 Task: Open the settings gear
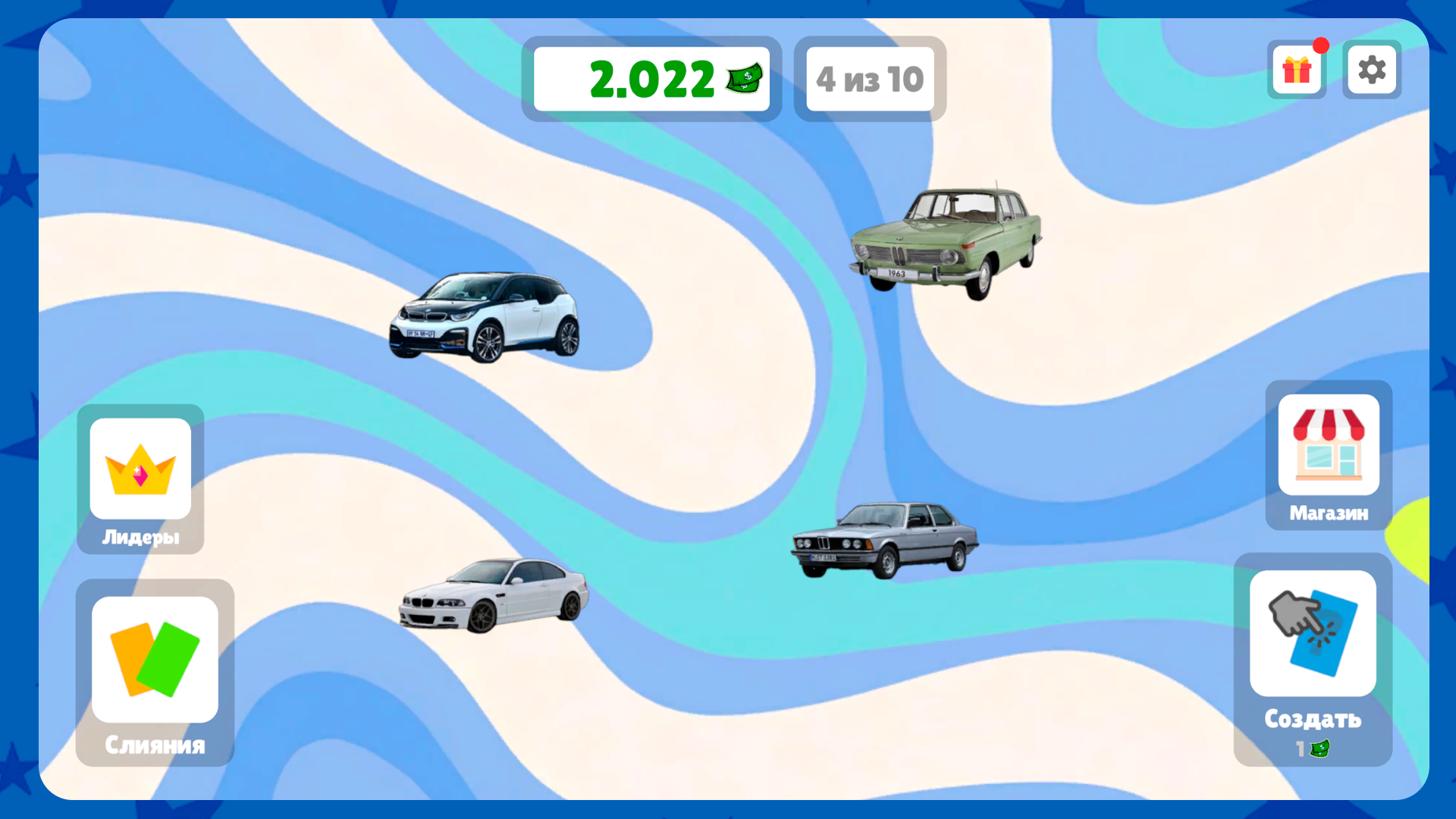pos(1371,70)
